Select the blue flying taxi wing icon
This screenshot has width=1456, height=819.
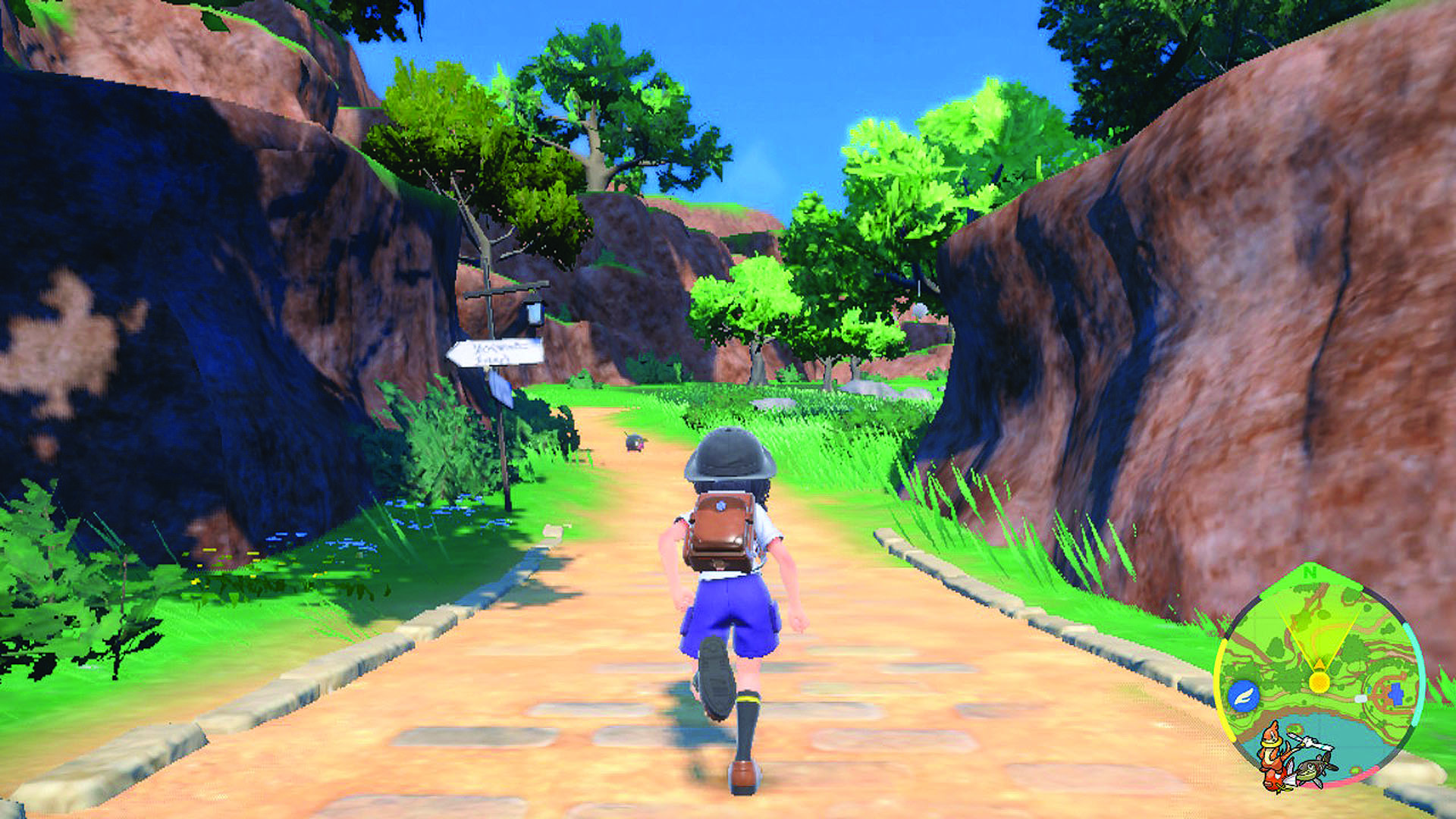(1242, 695)
